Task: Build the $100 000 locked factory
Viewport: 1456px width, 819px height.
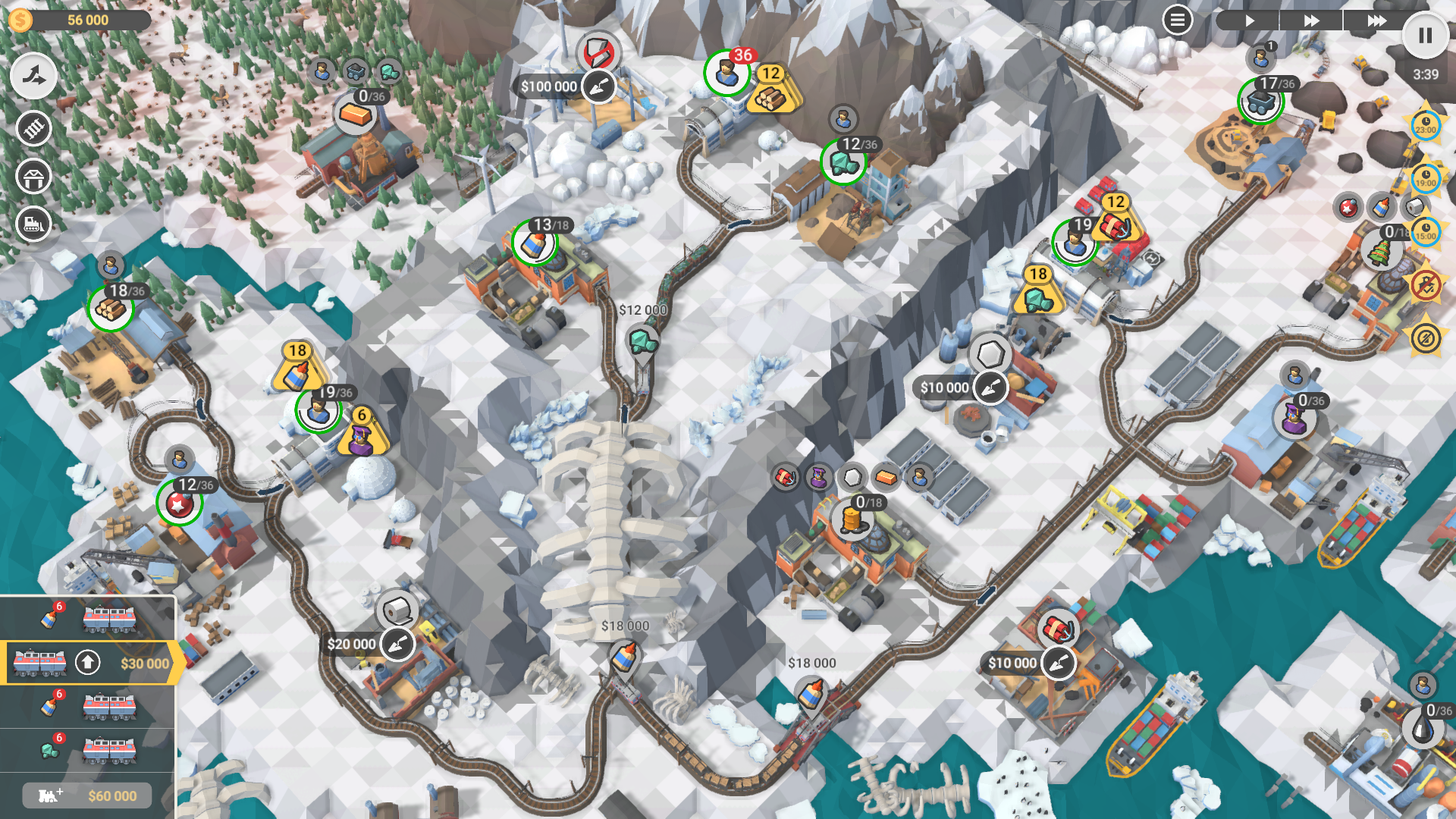Action: tap(598, 86)
